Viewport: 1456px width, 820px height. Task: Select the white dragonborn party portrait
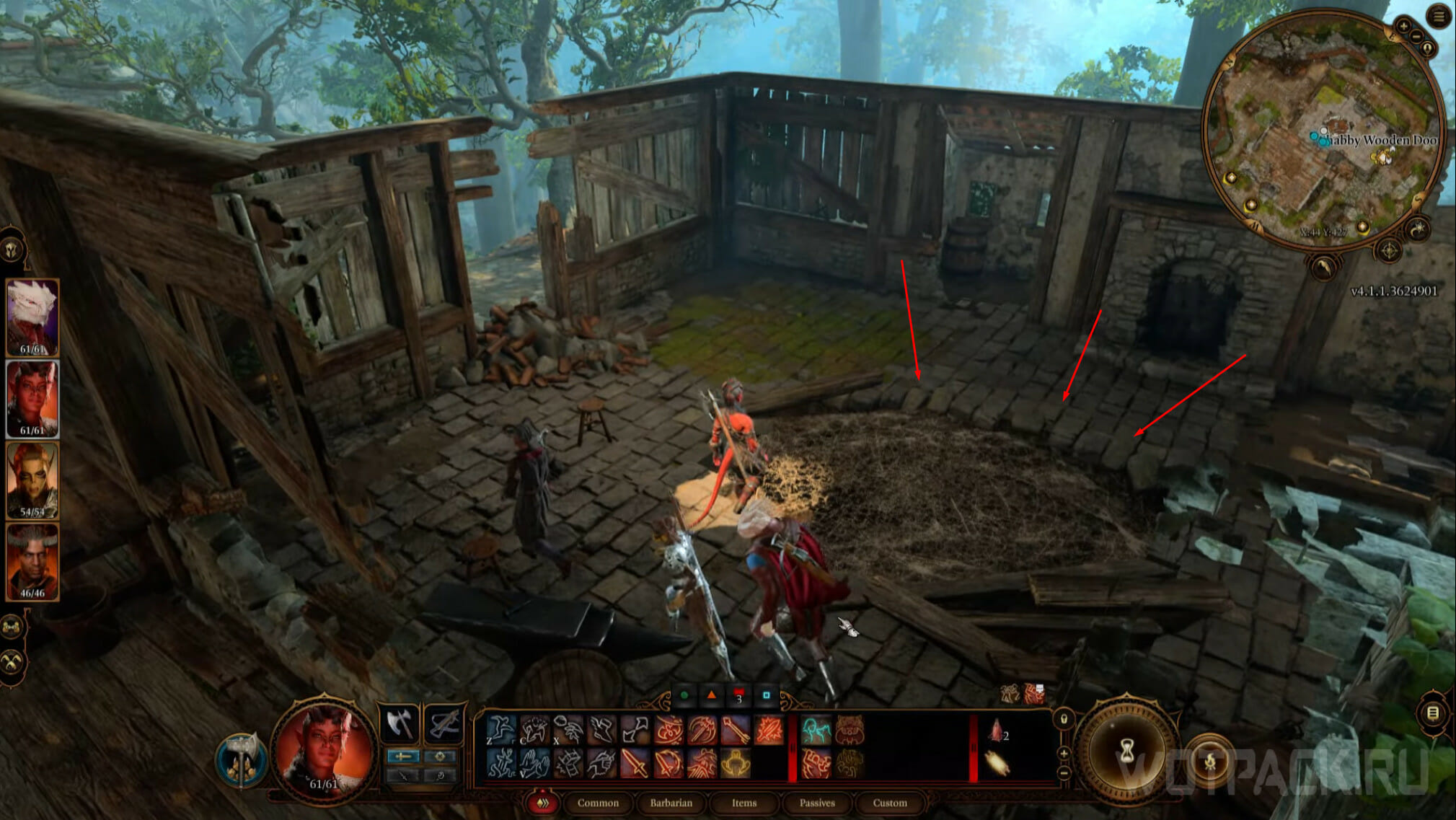point(32,317)
